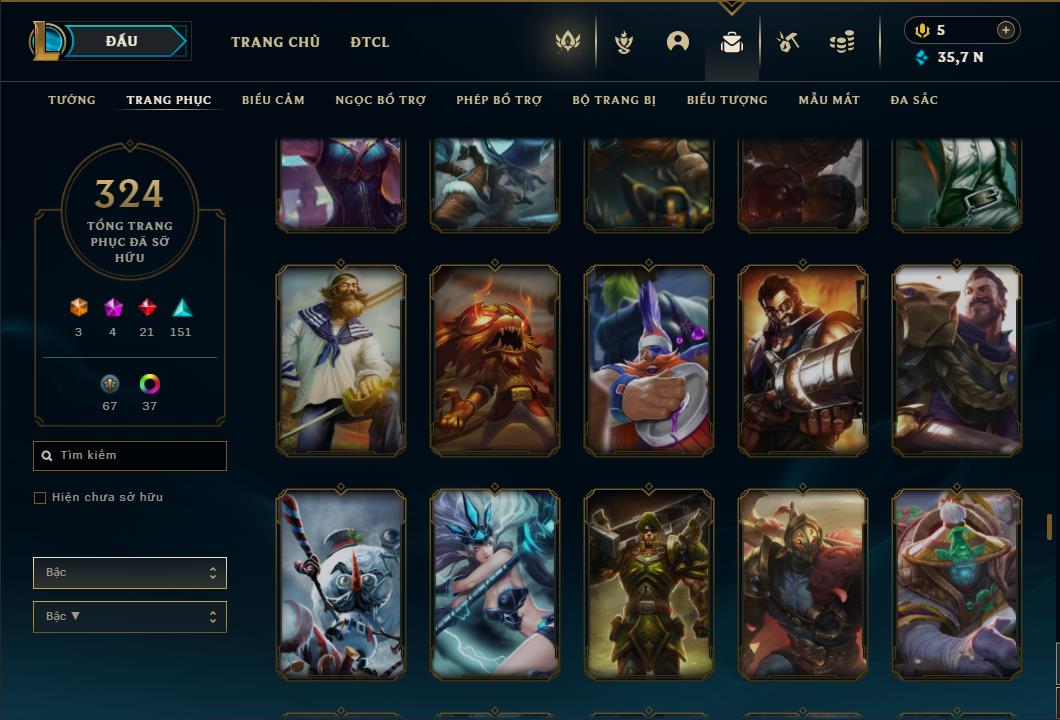This screenshot has height=720, width=1060.
Task: Choose the snowman with candy cane skin
Action: point(341,585)
